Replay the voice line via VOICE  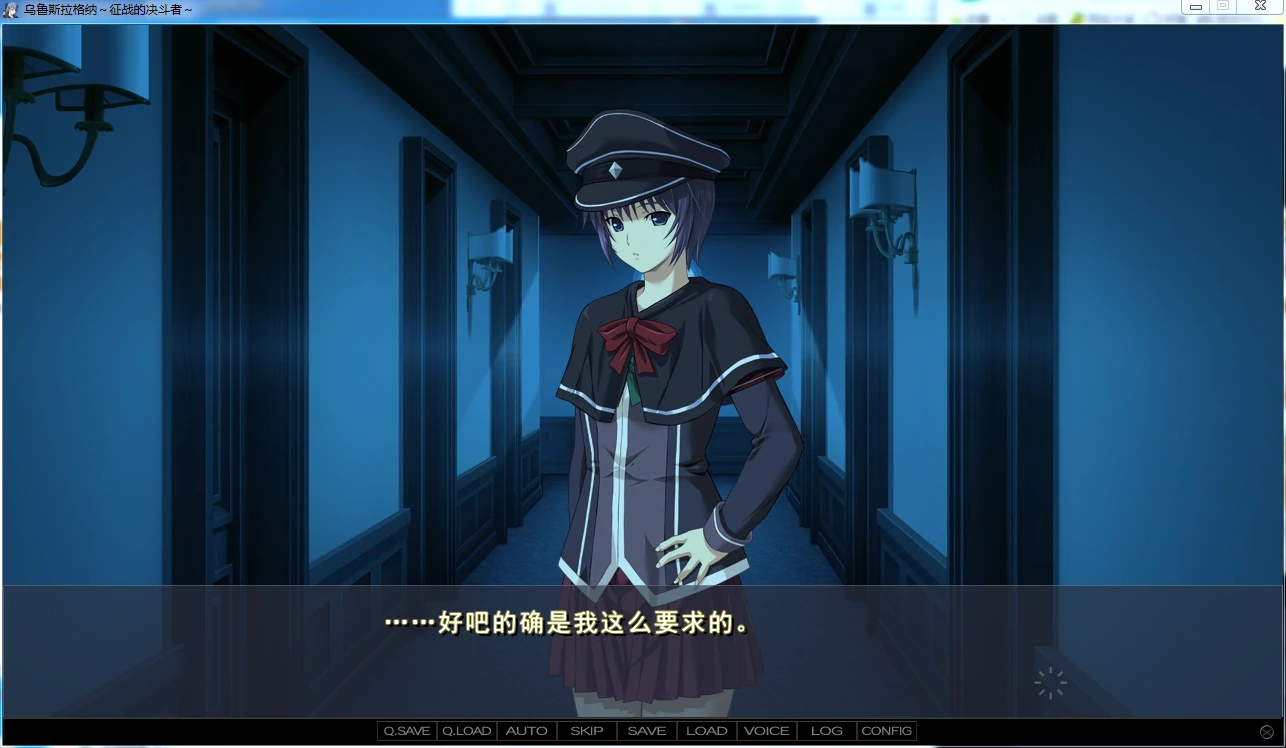click(766, 730)
